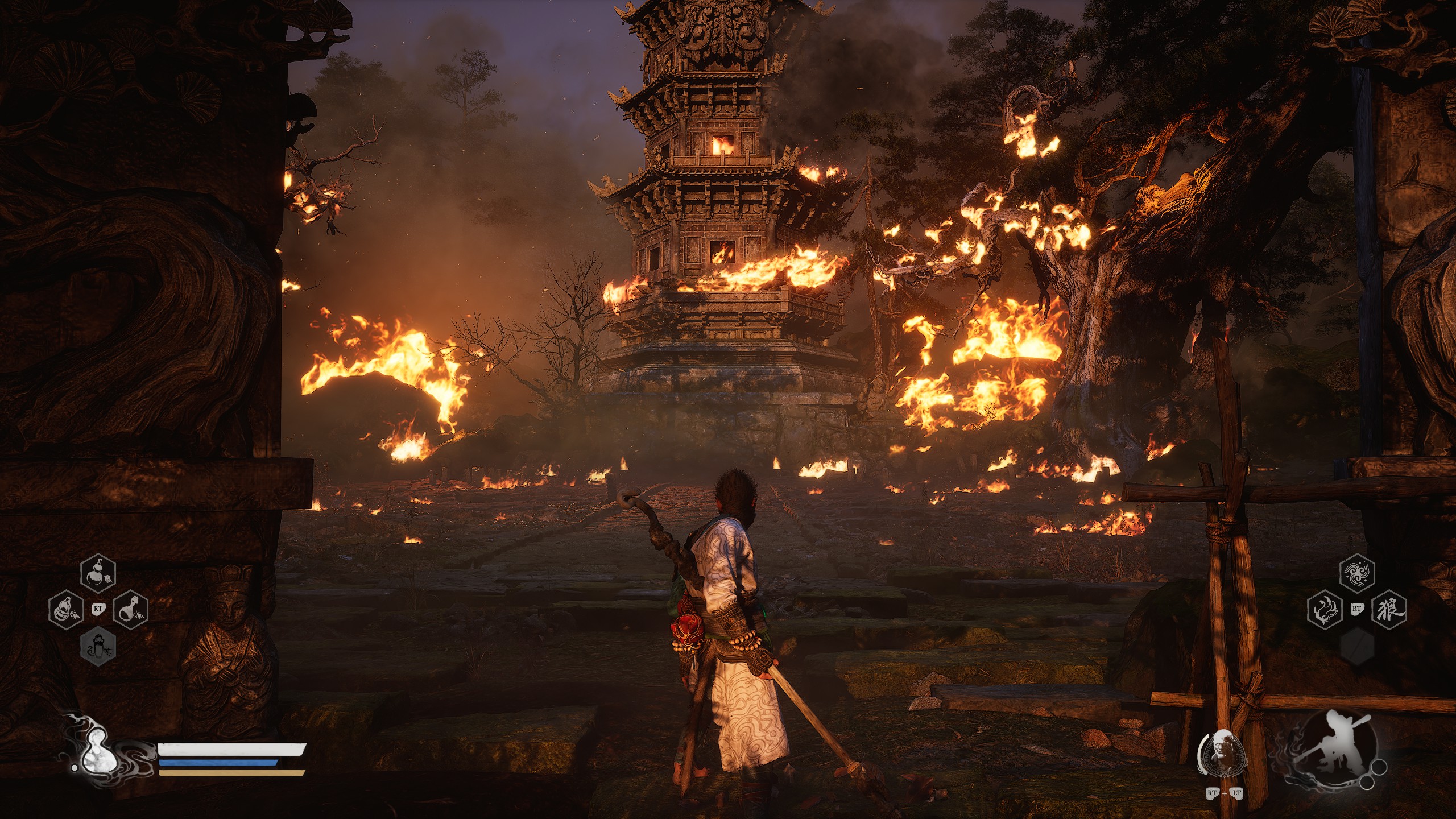Trigger the wolf character transformation spell
The image size is (1456, 819).
pos(1389,610)
